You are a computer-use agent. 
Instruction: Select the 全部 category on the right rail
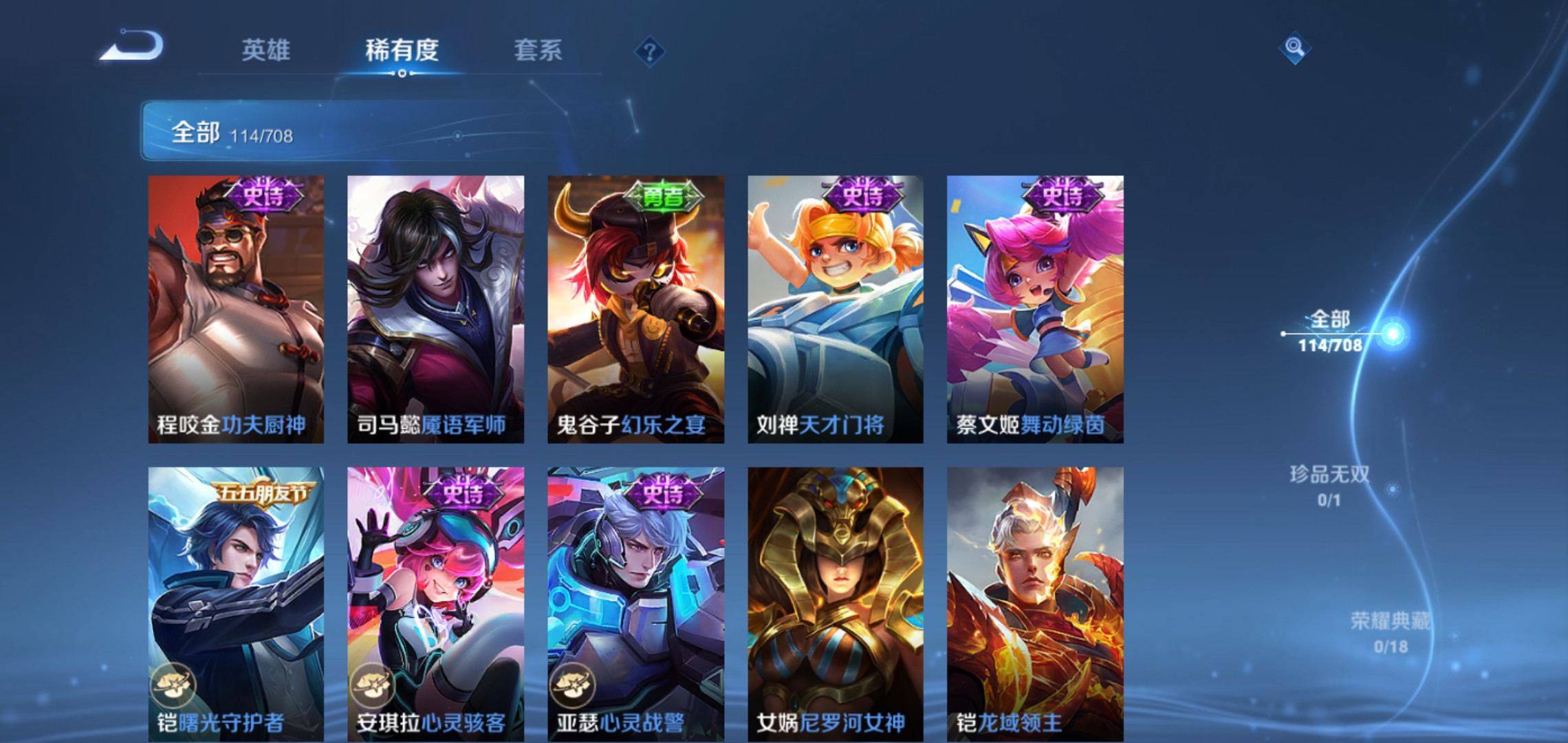[x=1330, y=330]
